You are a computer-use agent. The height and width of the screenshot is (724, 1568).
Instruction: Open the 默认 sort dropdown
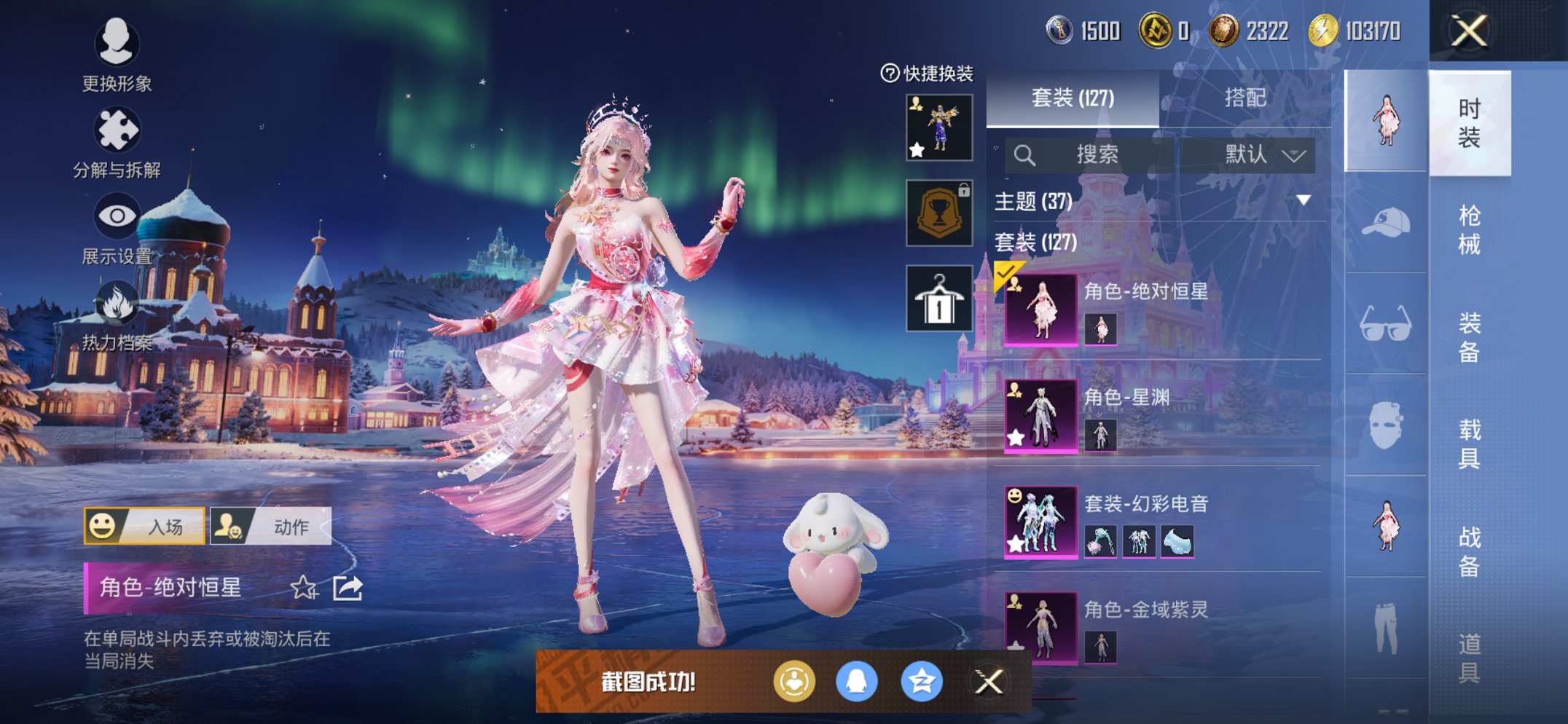click(x=1264, y=154)
